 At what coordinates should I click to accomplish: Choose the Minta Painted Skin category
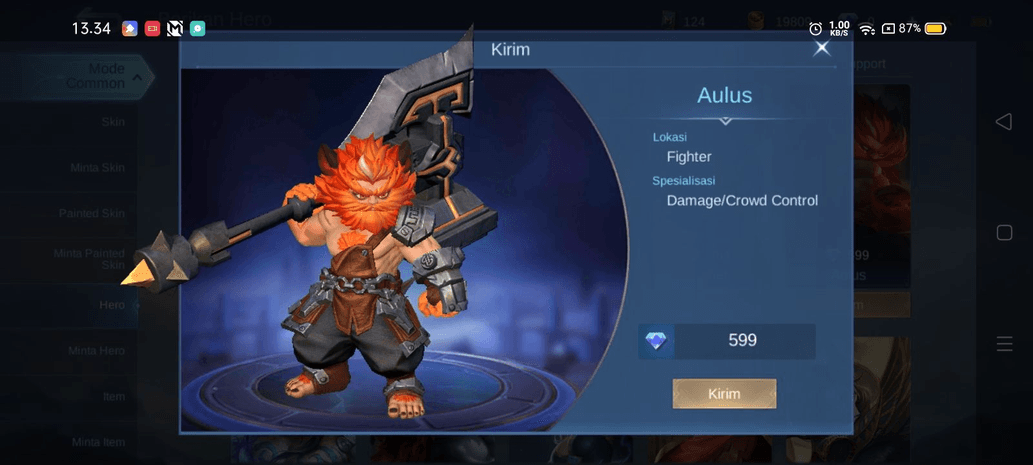pos(89,259)
